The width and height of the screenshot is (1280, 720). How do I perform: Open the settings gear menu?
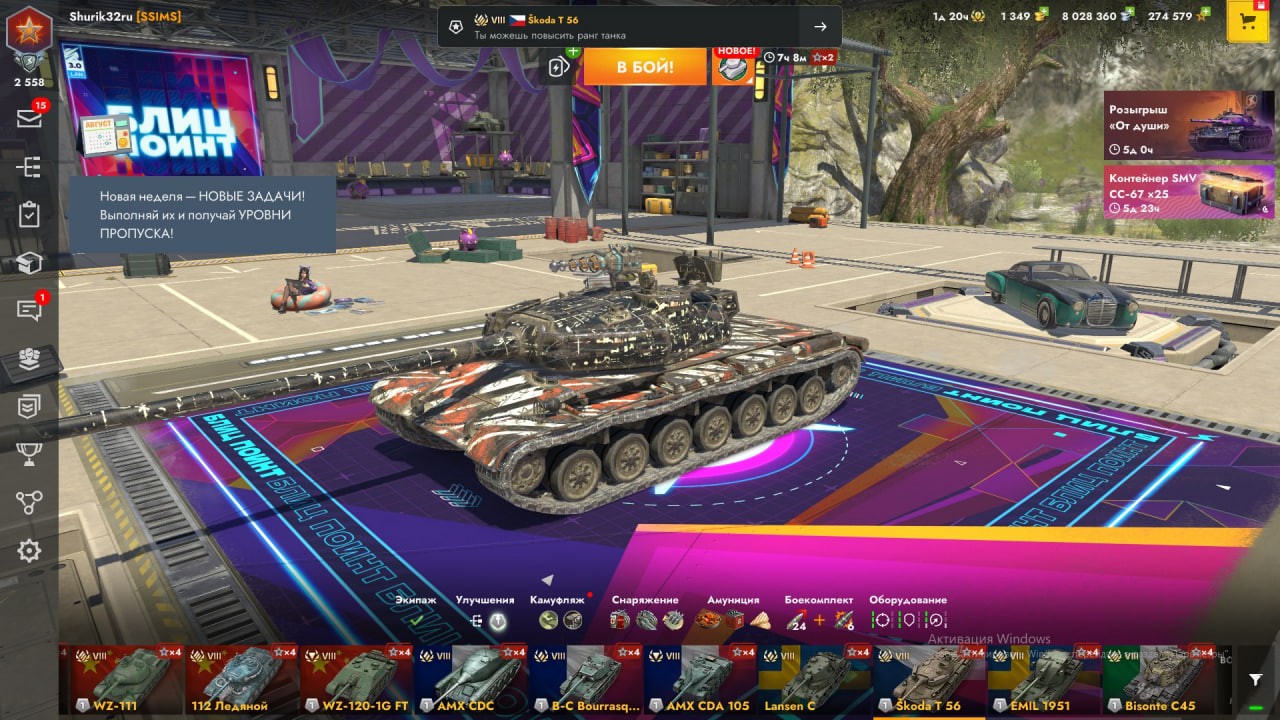(29, 550)
